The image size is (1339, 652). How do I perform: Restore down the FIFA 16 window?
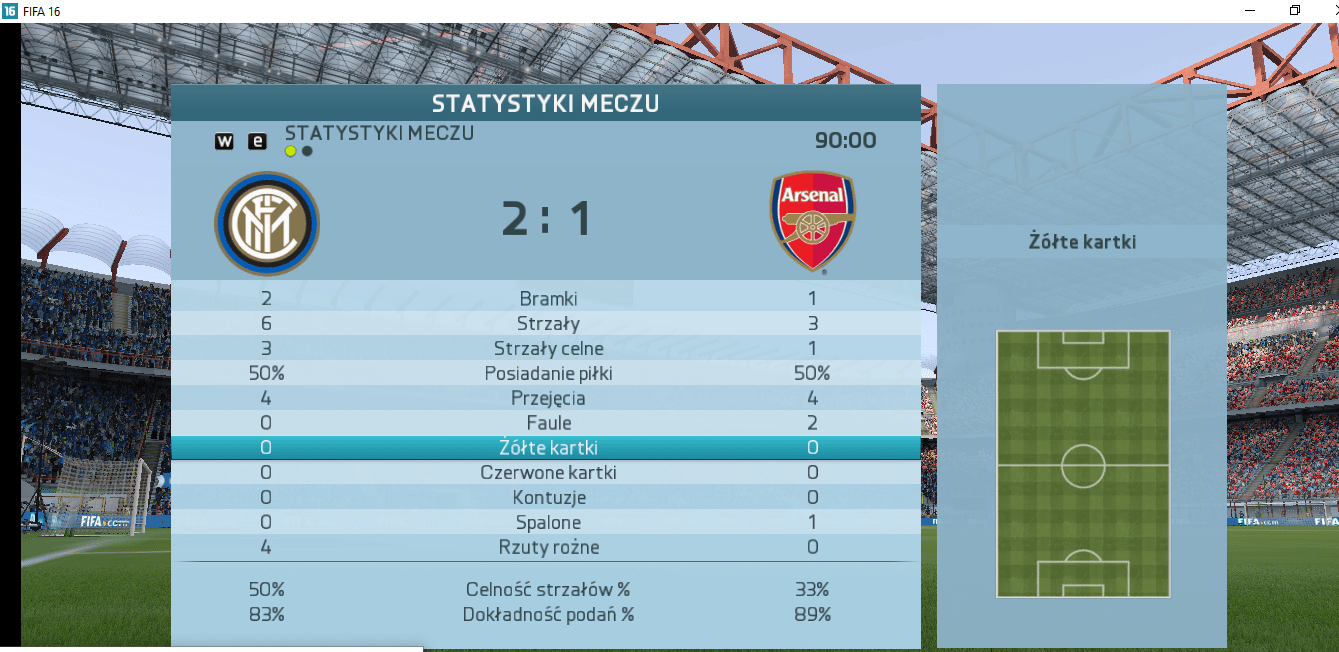[x=1295, y=10]
